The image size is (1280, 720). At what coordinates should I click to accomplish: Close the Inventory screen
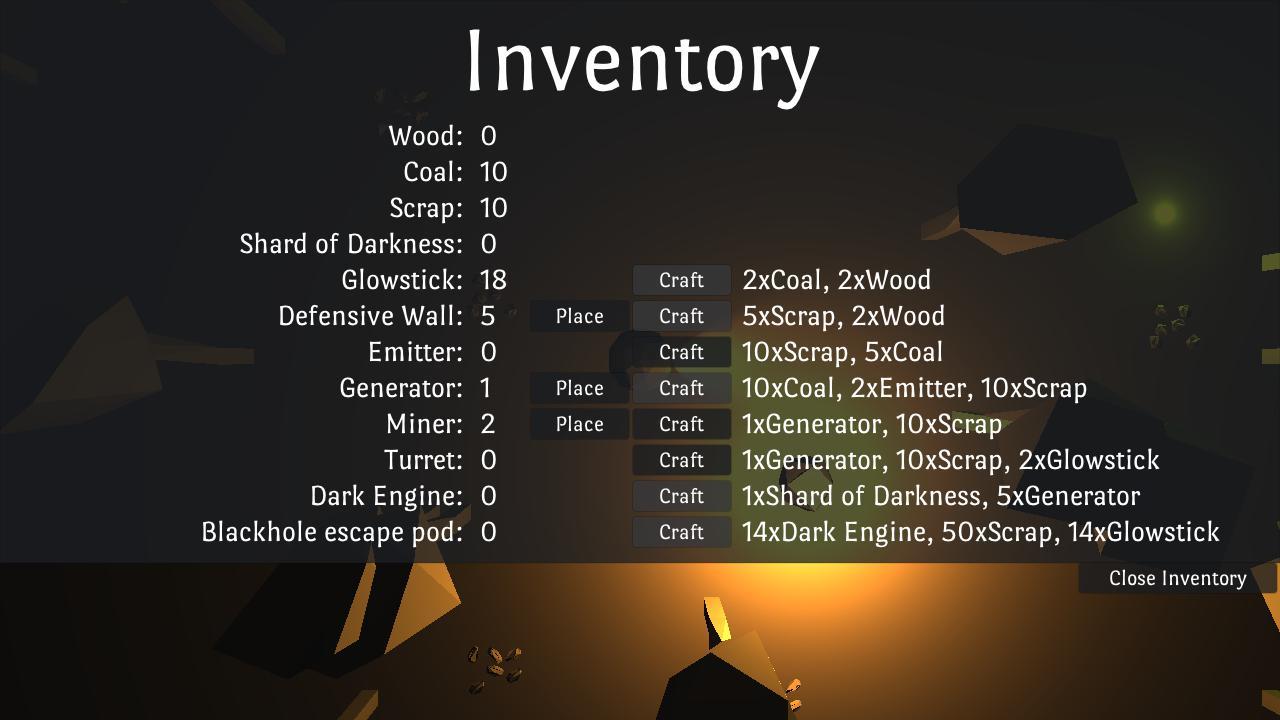coord(1177,577)
